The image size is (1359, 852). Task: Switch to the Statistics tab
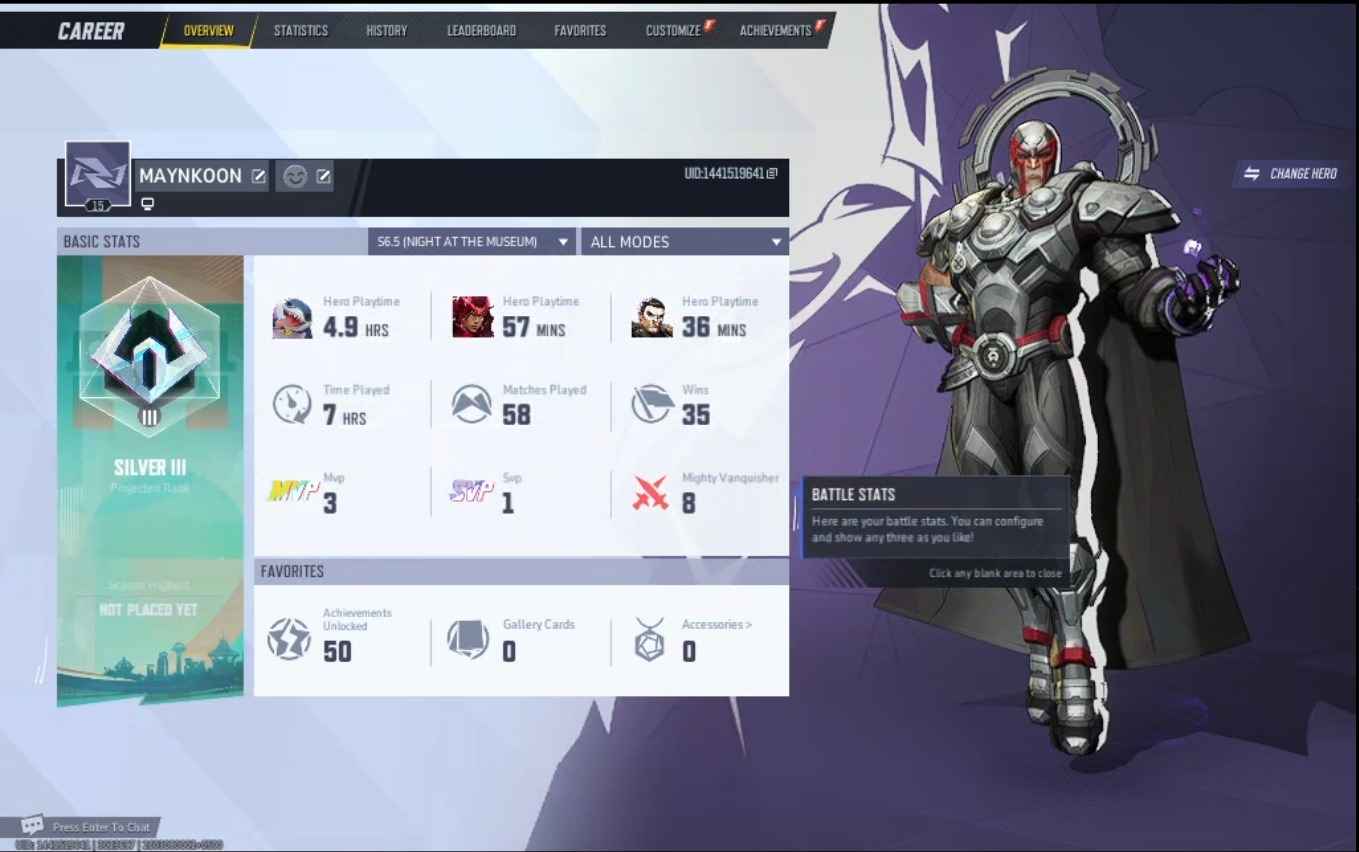point(301,30)
